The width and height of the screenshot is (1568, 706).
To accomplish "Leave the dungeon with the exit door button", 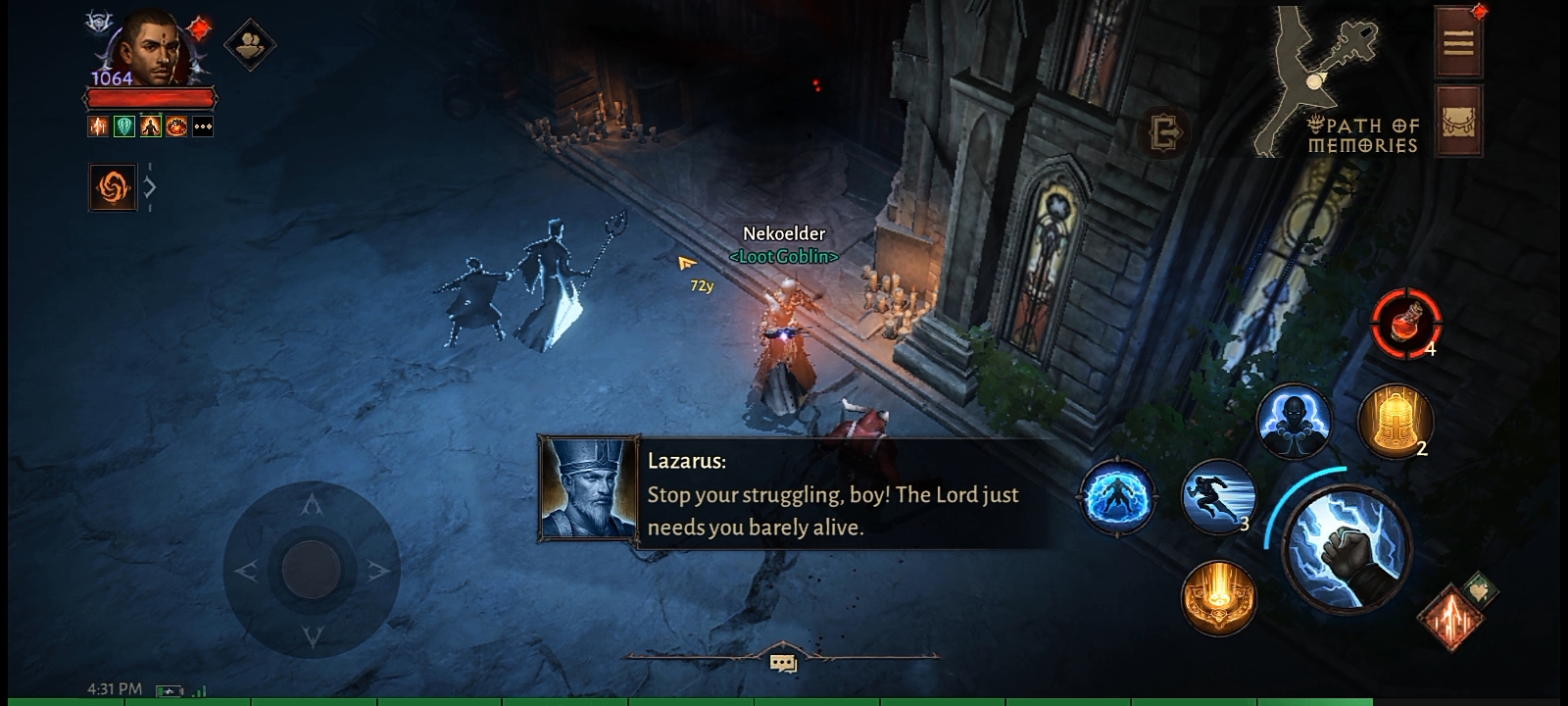I will (x=1164, y=132).
